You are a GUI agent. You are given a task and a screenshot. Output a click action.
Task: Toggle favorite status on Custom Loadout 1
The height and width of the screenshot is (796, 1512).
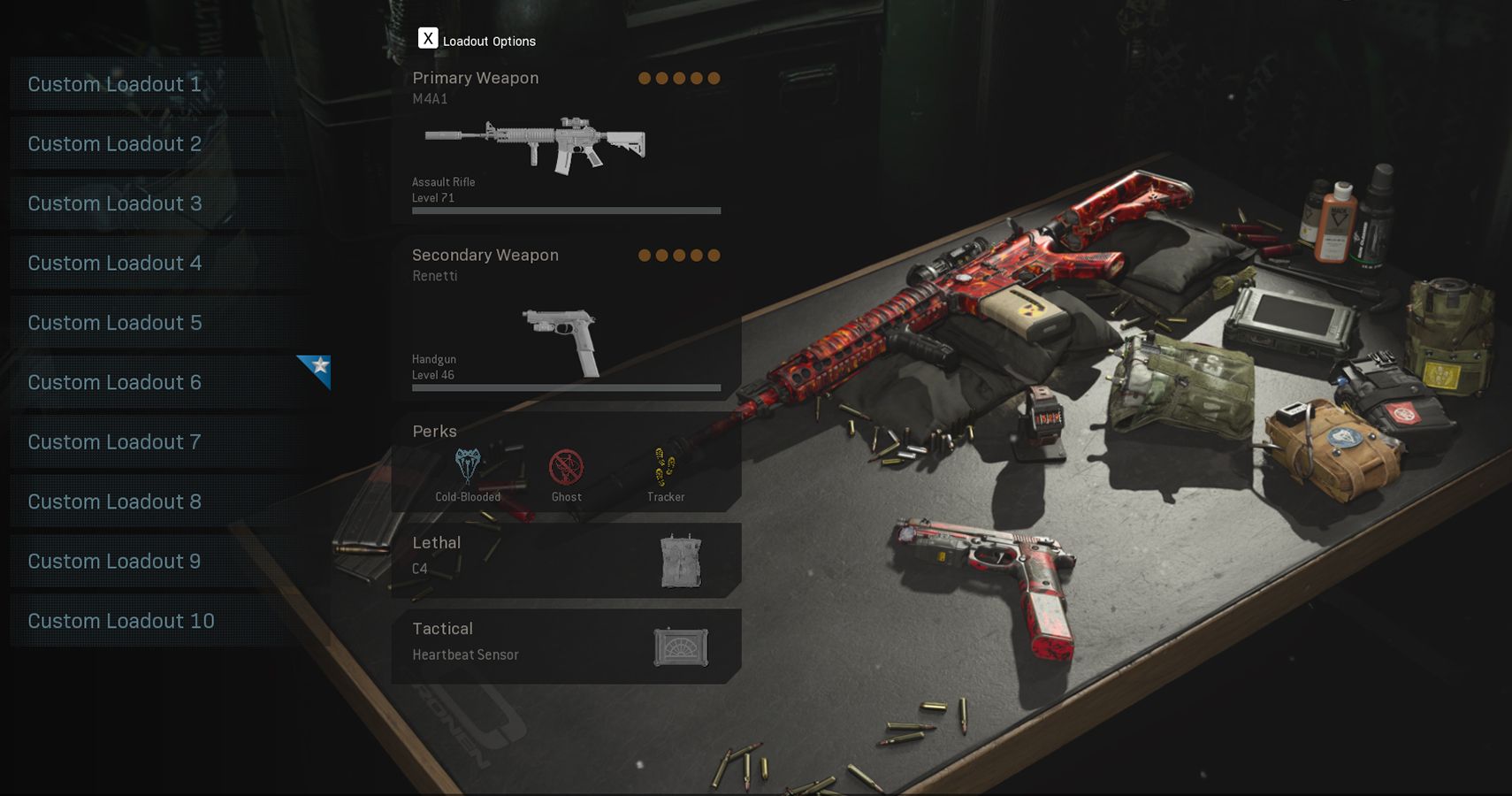pos(115,84)
